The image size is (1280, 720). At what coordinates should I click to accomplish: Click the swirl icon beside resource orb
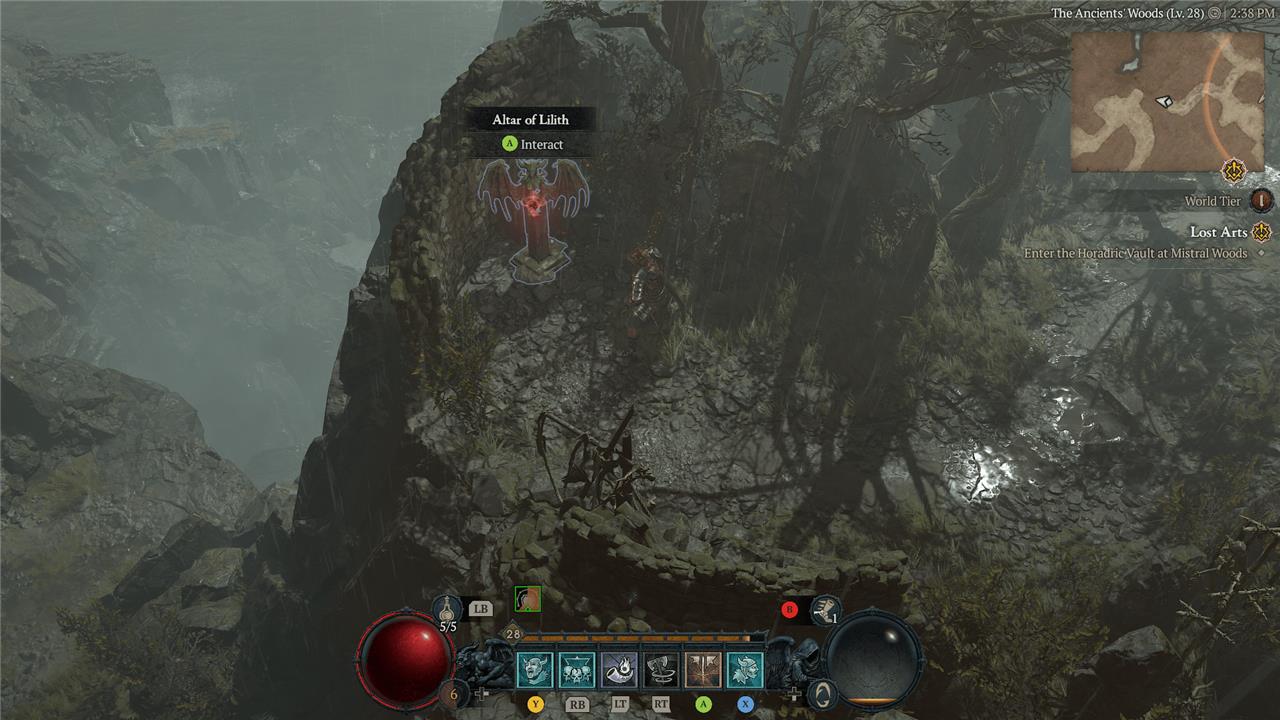coord(821,692)
